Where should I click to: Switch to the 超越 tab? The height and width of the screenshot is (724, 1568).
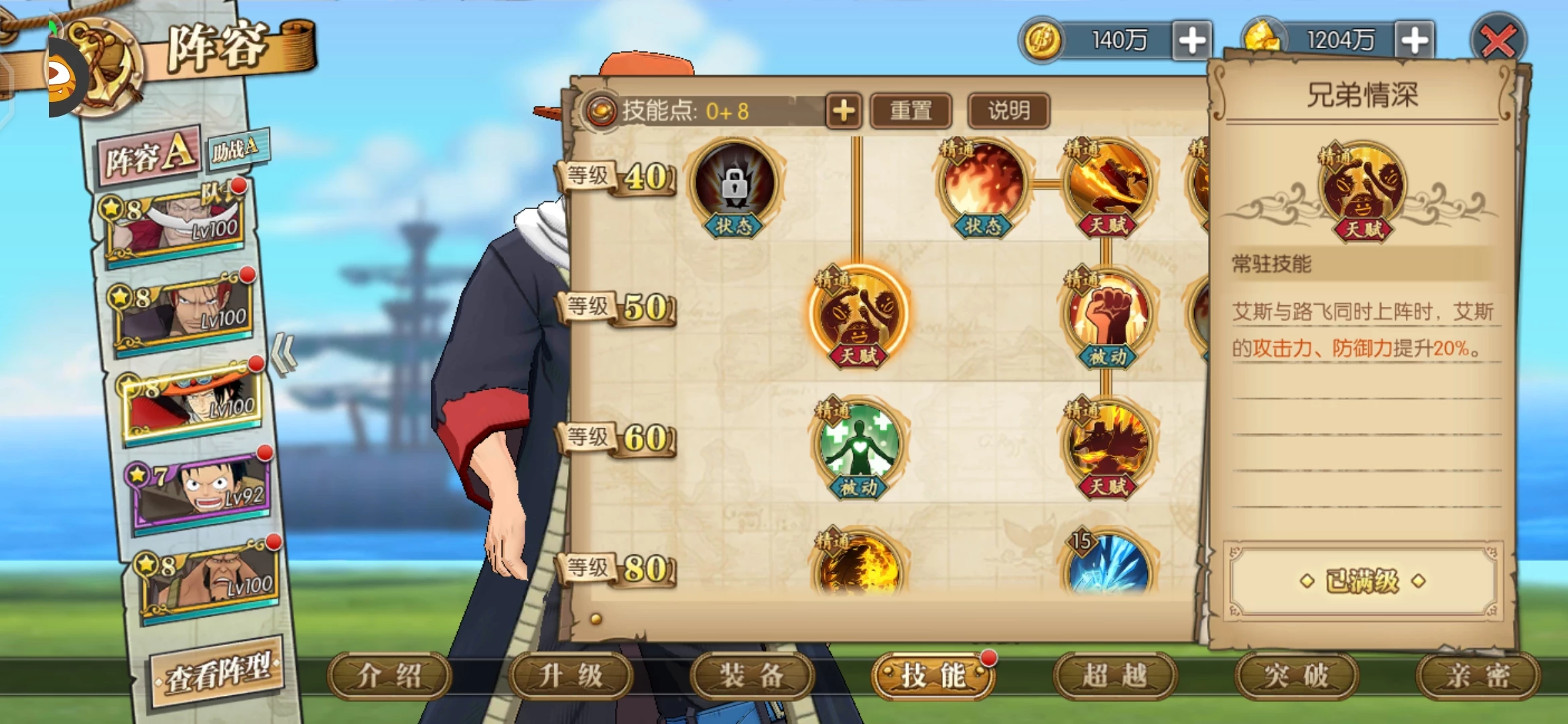click(x=1115, y=676)
